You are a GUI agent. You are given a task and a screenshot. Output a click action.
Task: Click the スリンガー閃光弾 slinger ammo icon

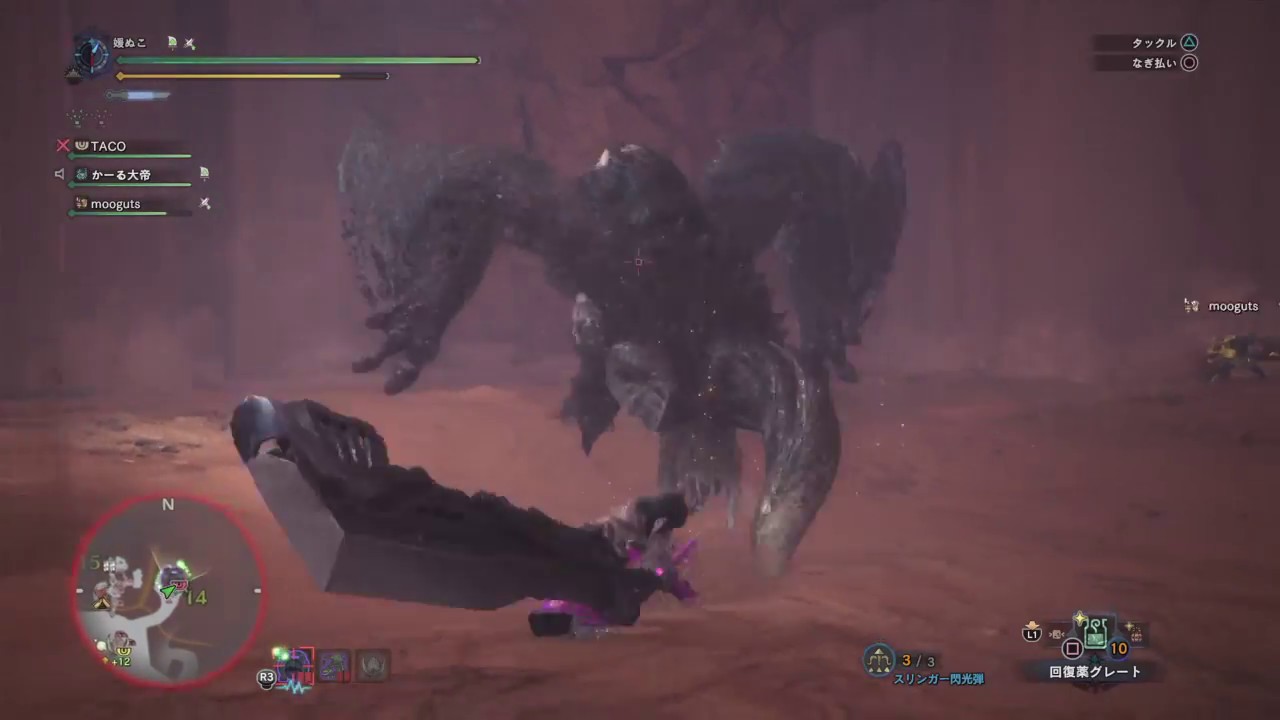pyautogui.click(x=877, y=660)
